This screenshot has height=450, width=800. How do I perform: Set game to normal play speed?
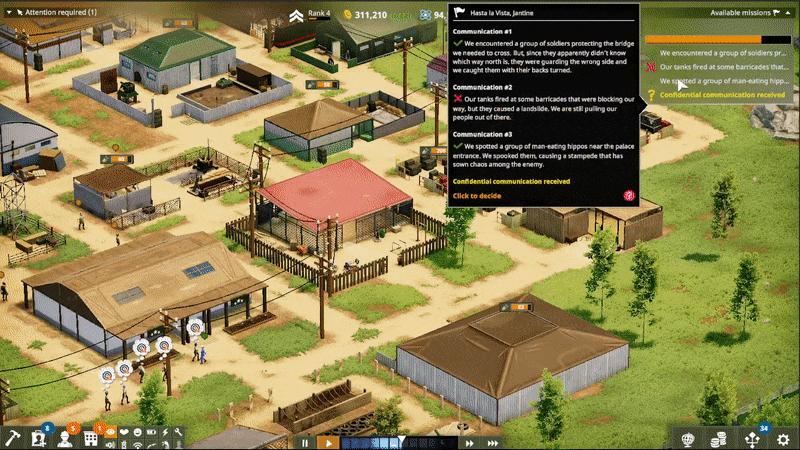click(x=327, y=442)
